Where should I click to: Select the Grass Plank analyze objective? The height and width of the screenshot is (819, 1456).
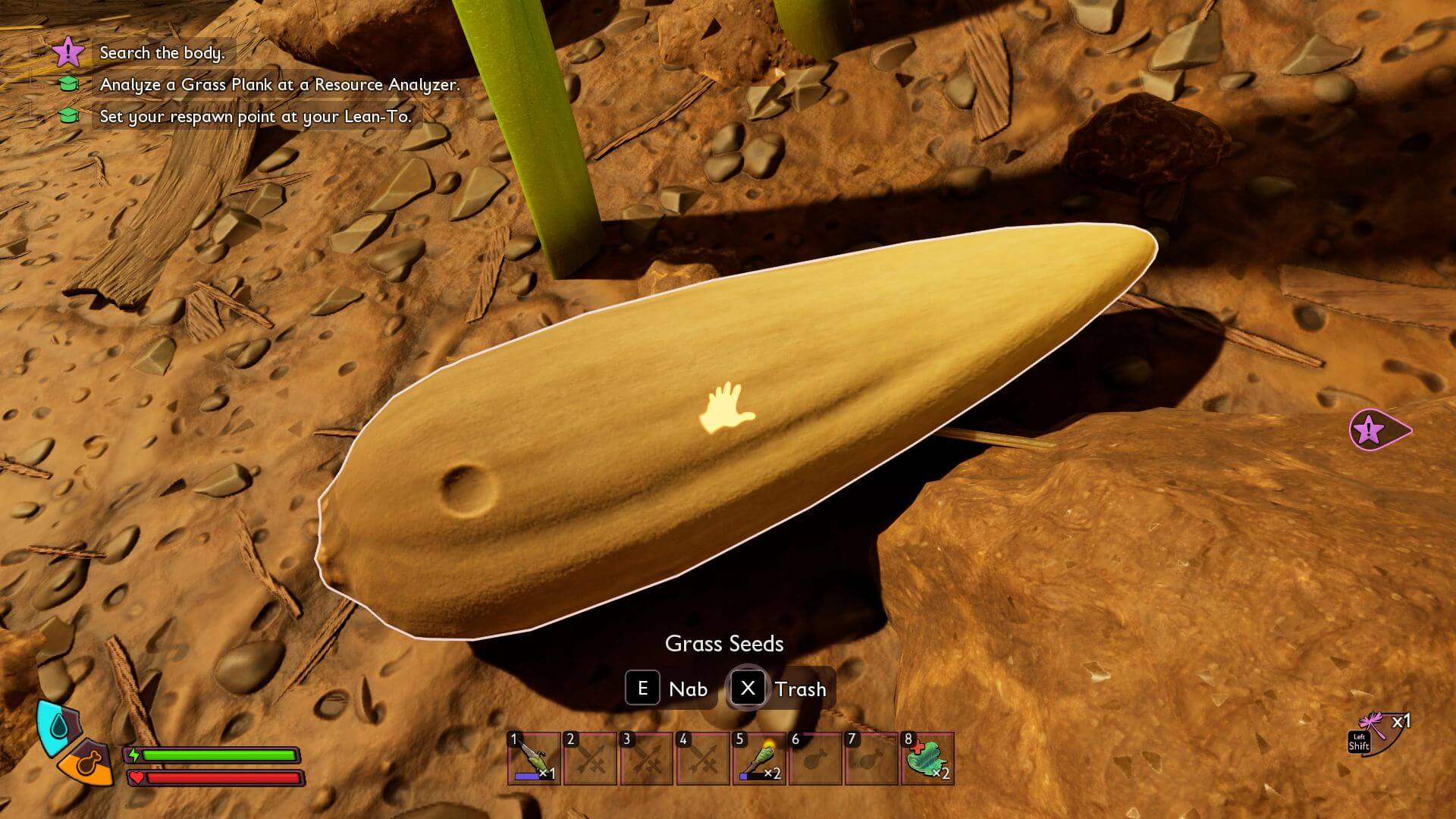pos(280,84)
